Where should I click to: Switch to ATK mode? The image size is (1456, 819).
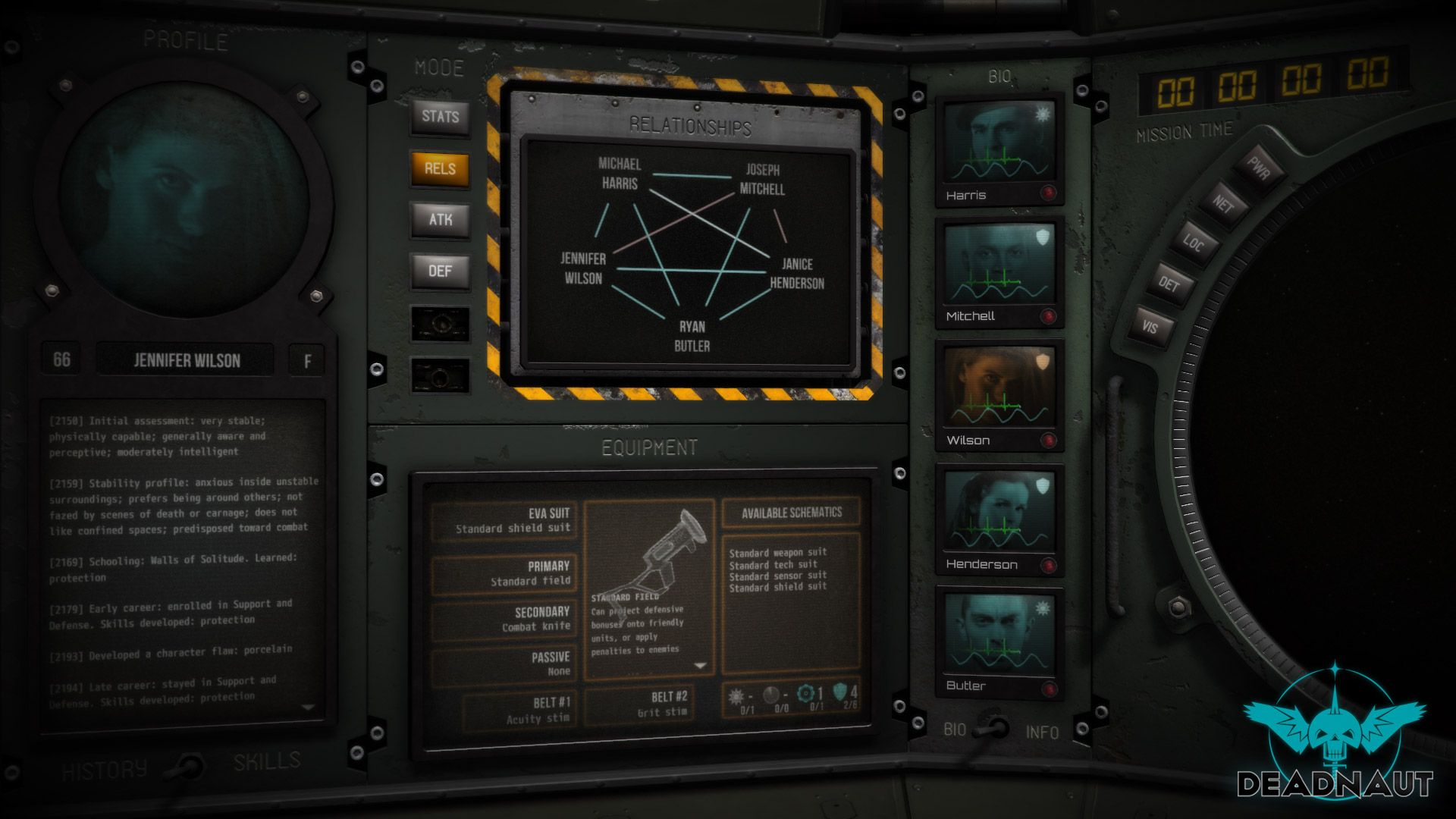[x=439, y=219]
